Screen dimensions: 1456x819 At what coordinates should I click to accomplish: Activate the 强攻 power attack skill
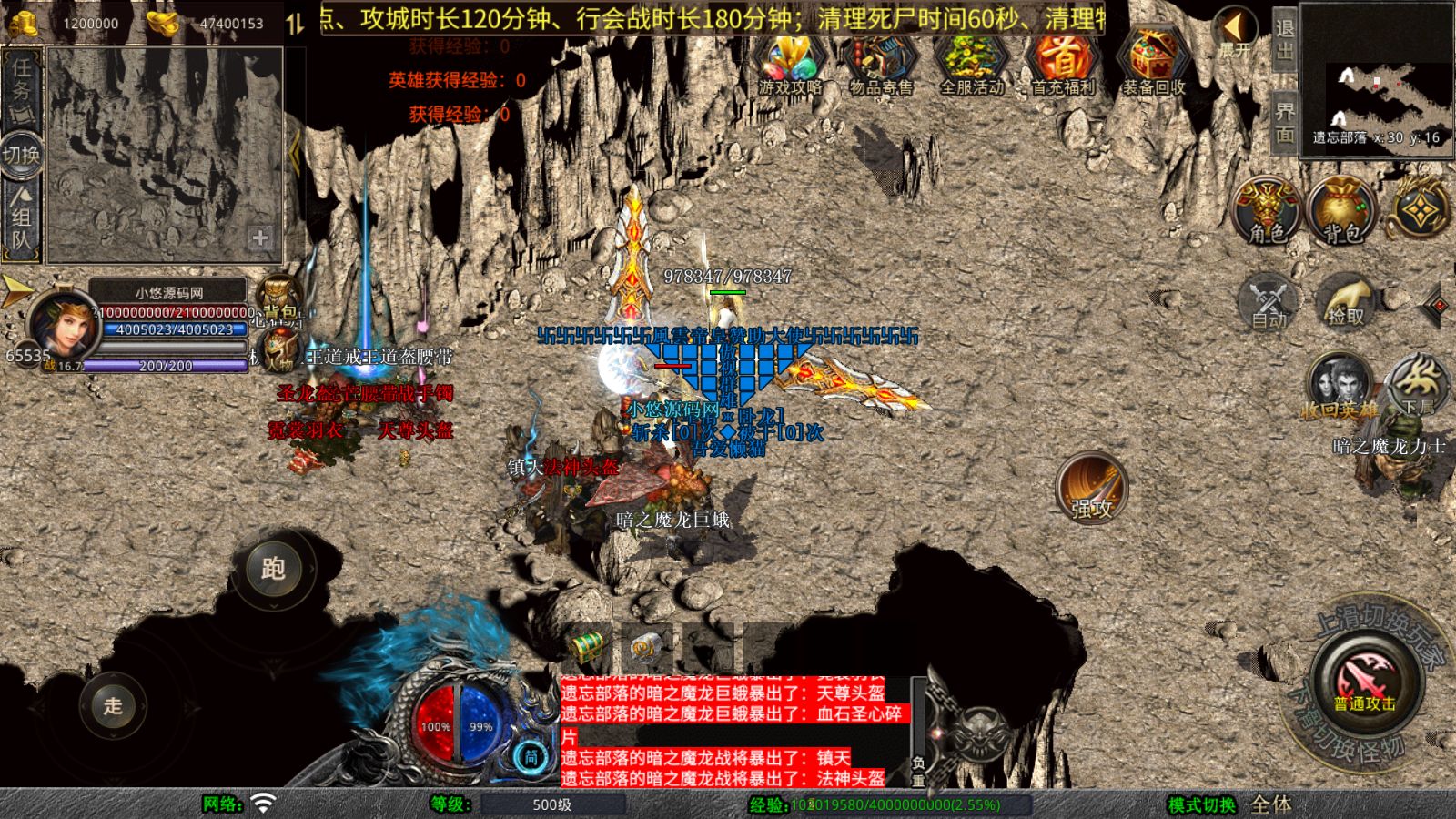1091,489
